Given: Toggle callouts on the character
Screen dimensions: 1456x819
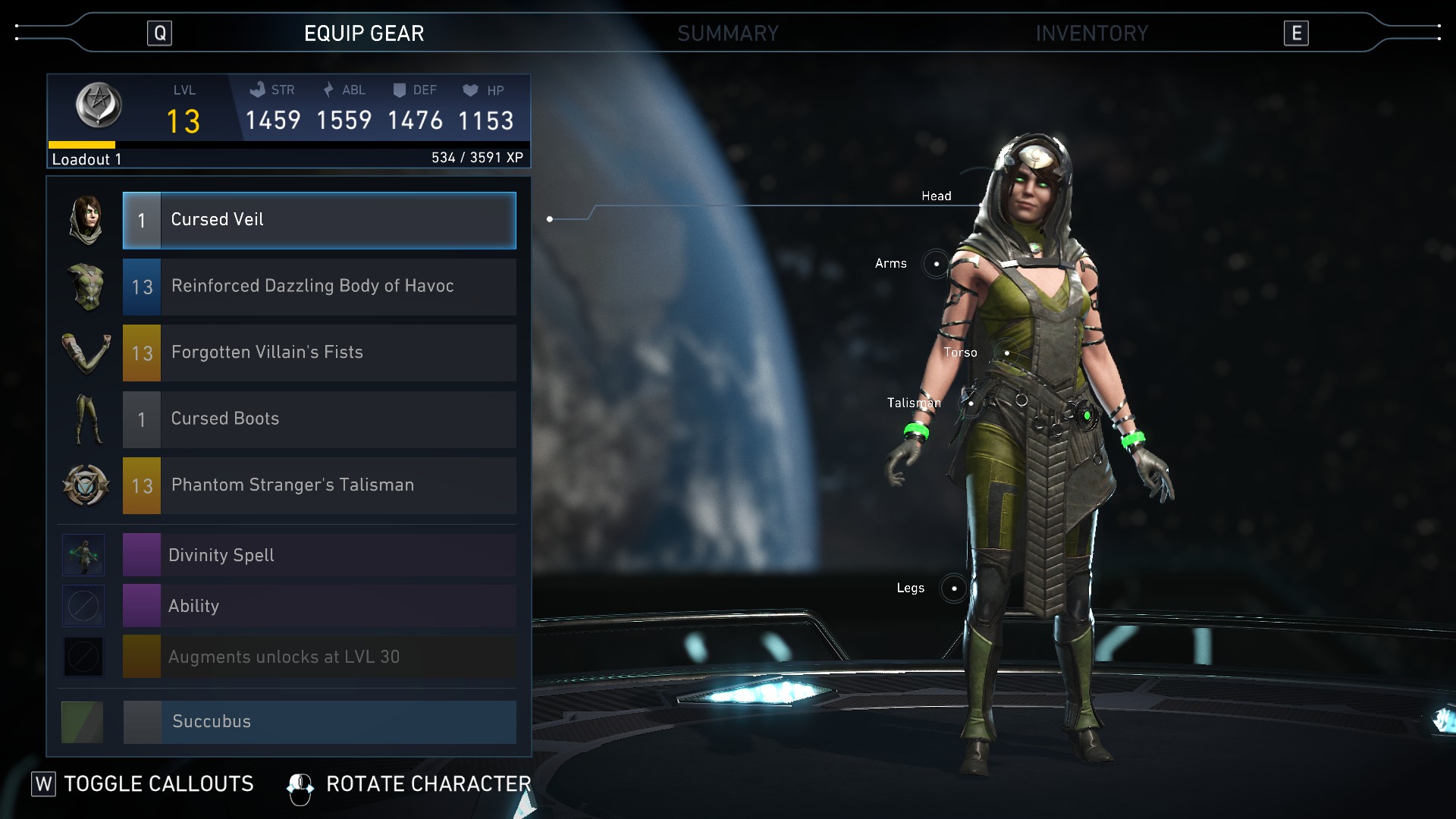Looking at the screenshot, I should click(143, 784).
